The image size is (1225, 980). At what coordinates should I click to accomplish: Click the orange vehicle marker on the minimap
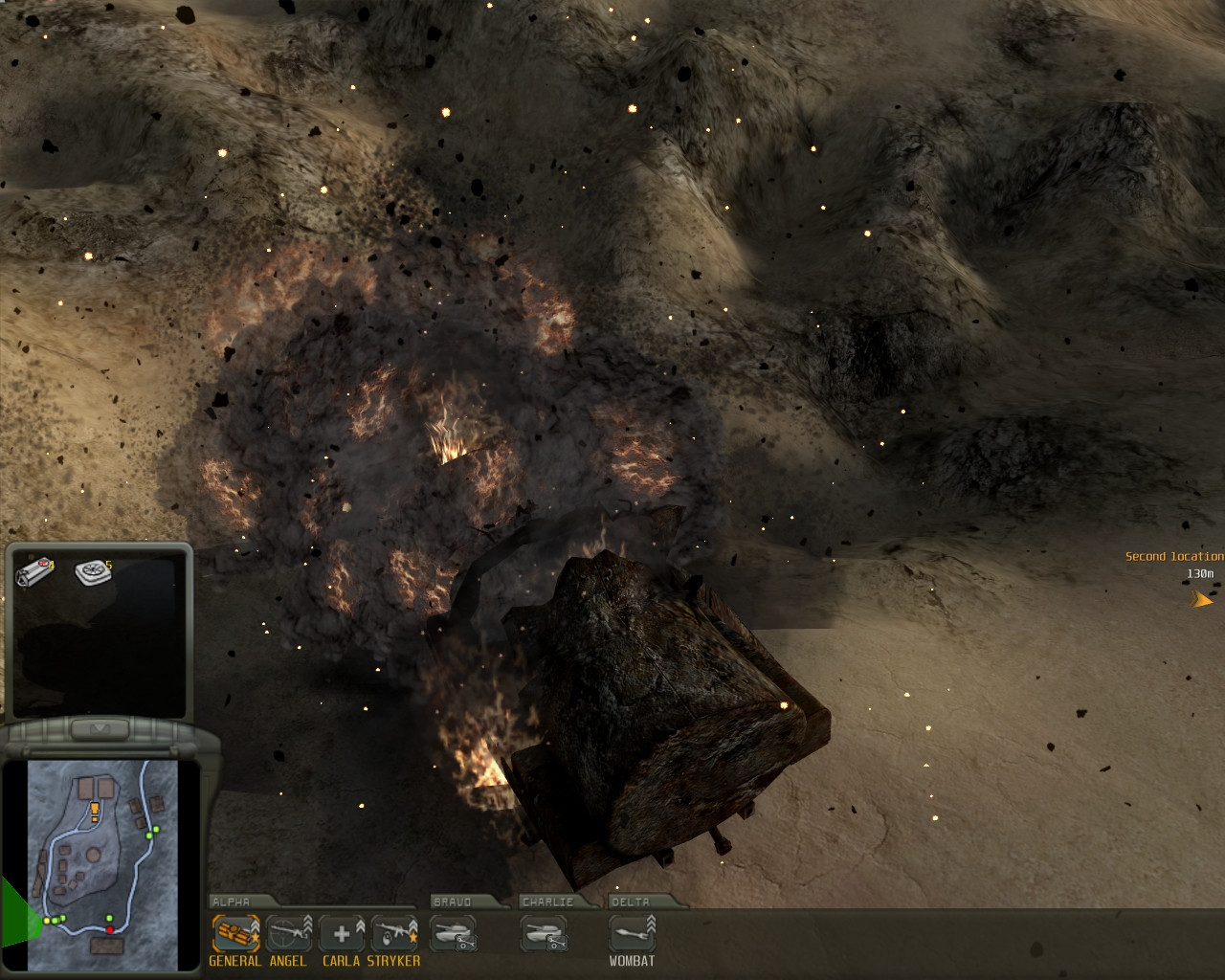click(95, 813)
